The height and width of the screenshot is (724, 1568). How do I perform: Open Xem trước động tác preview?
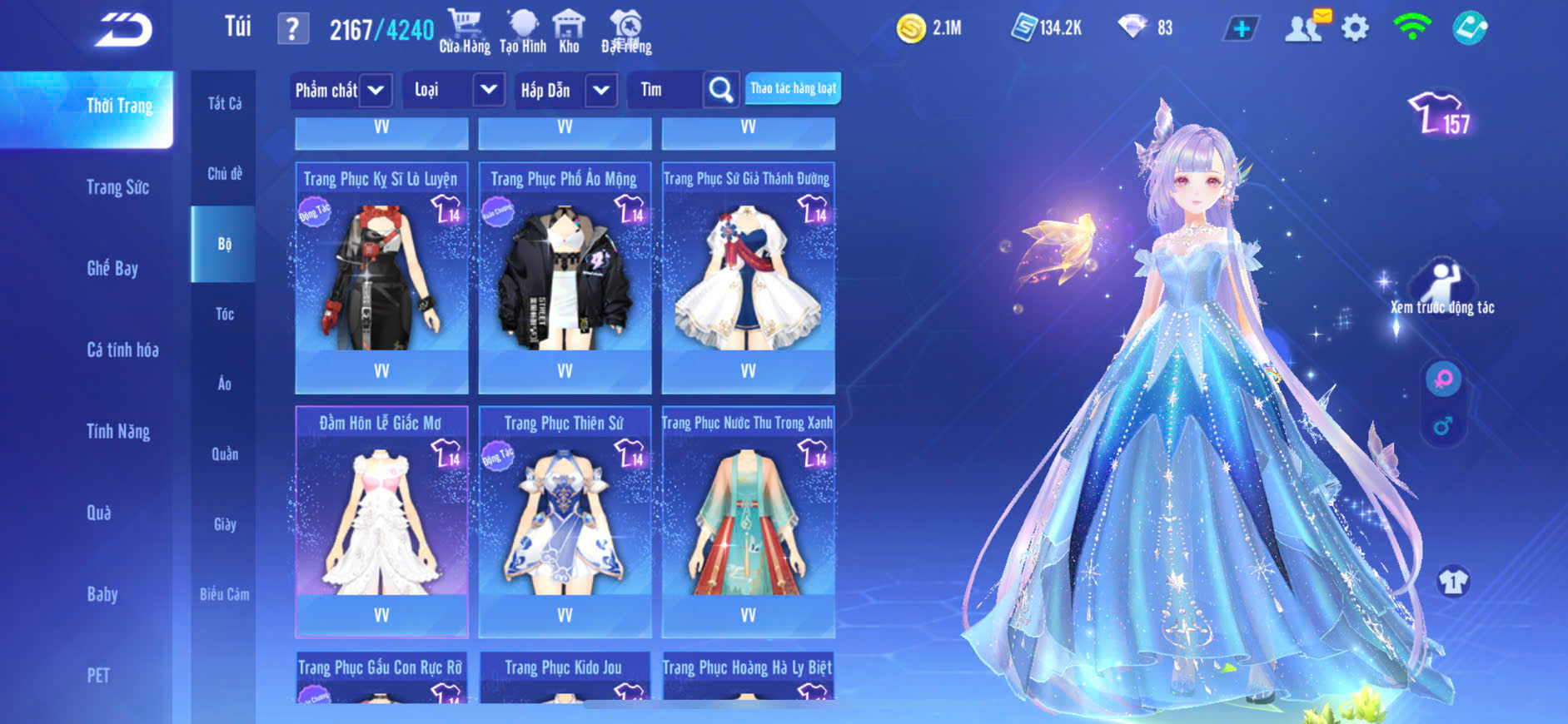click(1442, 287)
